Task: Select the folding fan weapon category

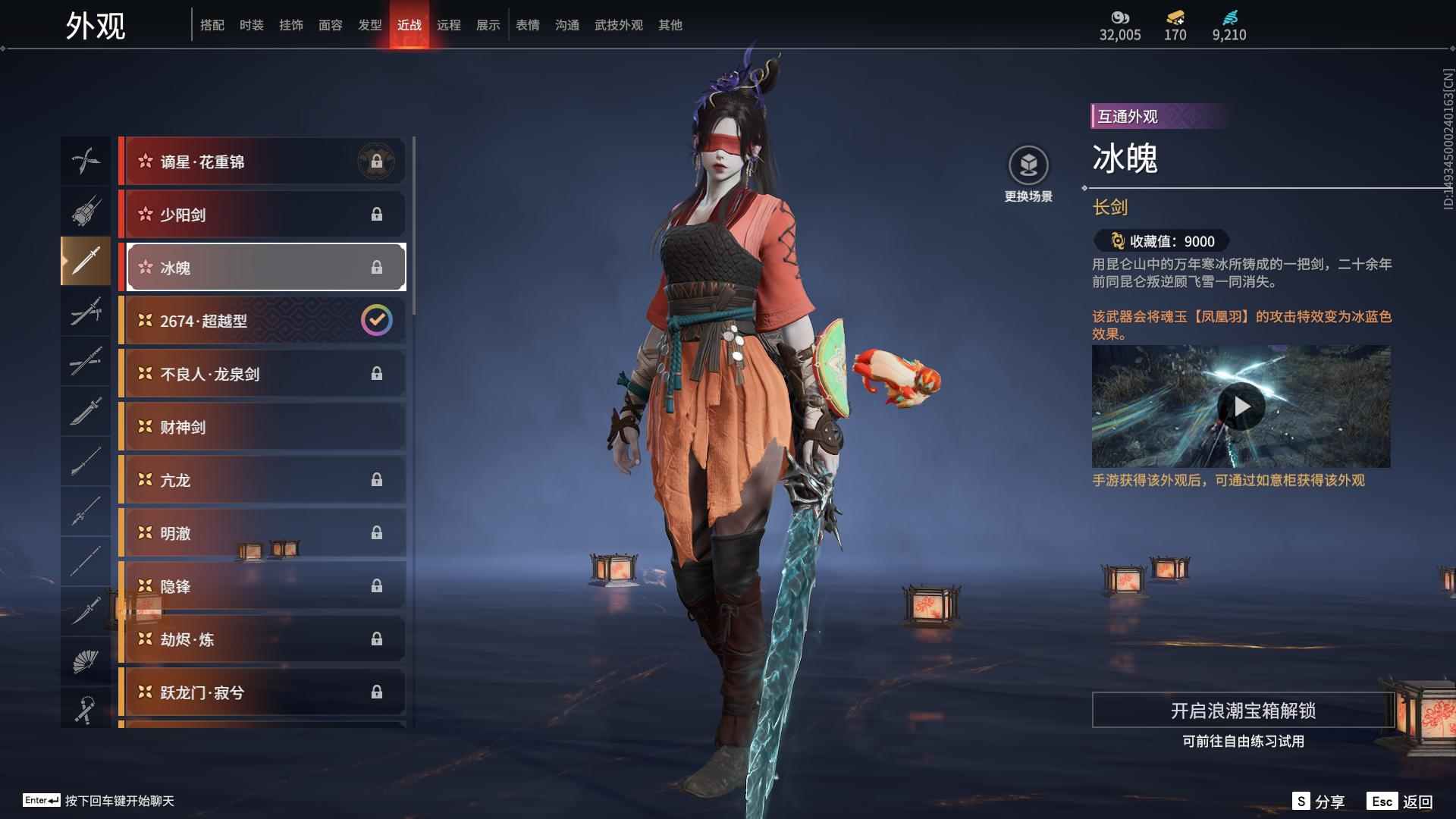Action: (x=85, y=661)
